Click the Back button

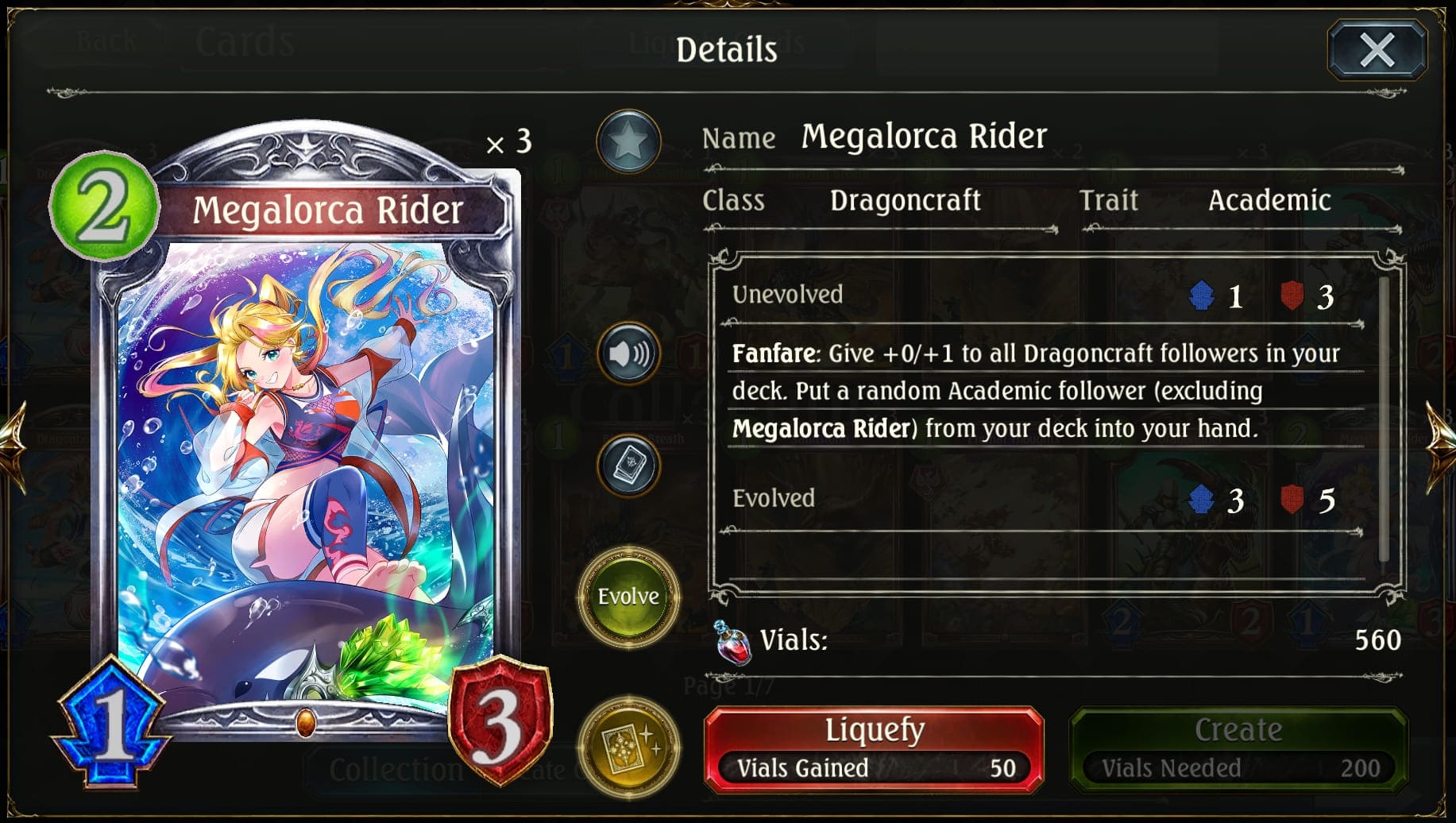[x=106, y=40]
